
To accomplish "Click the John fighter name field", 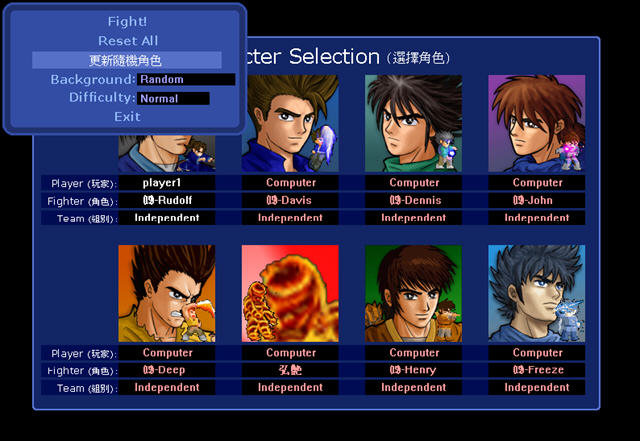I will click(x=537, y=200).
